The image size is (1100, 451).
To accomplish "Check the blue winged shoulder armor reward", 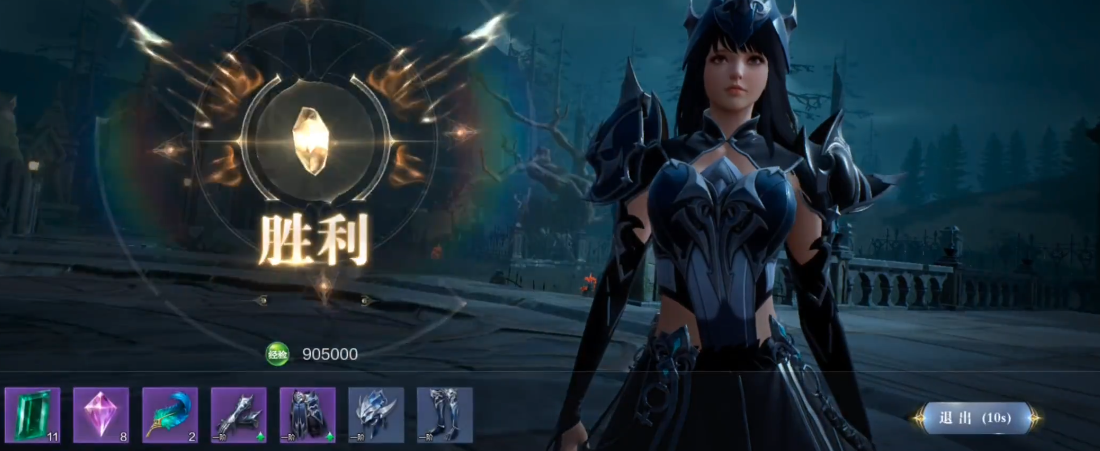I will (x=376, y=415).
